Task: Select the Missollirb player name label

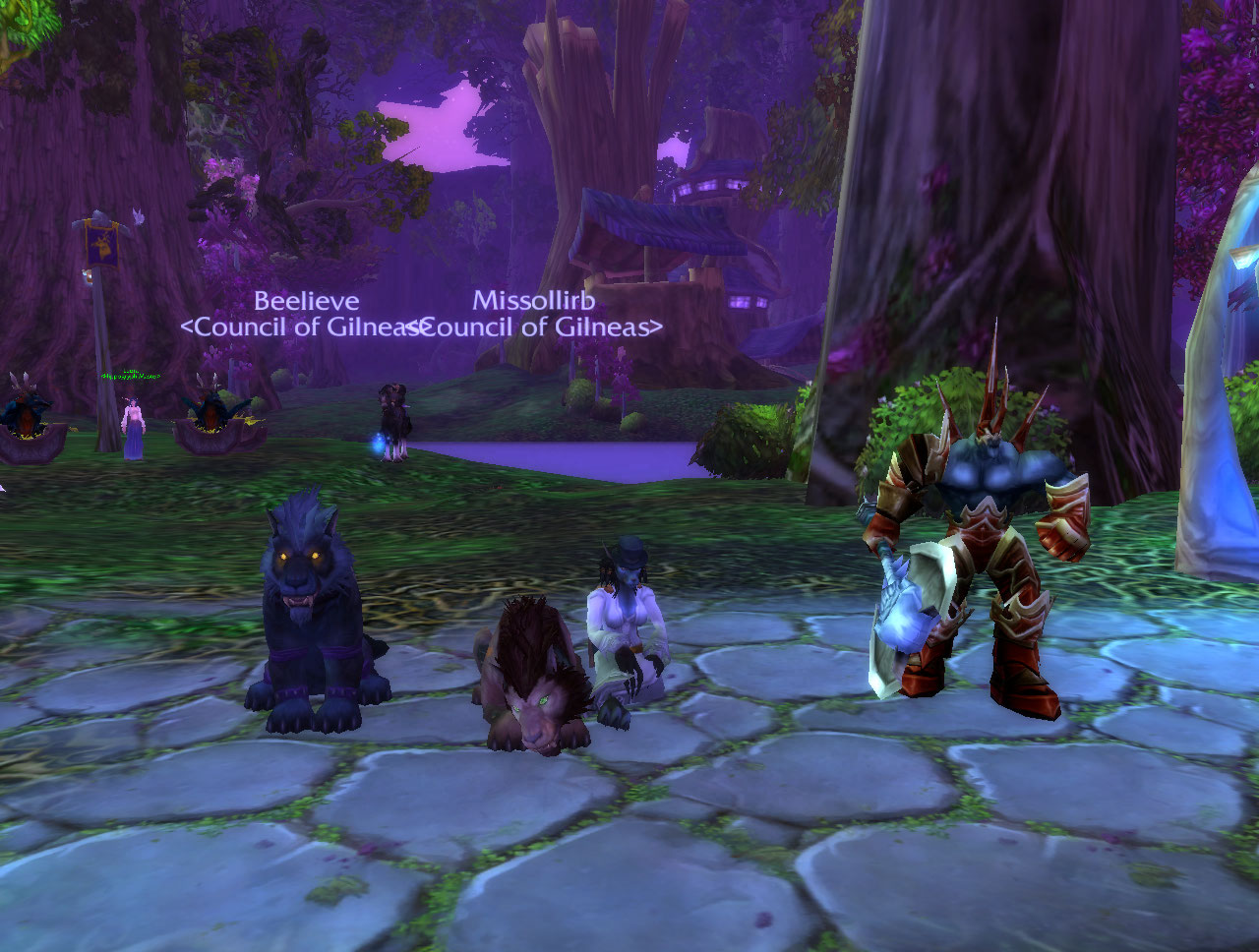Action: point(534,301)
